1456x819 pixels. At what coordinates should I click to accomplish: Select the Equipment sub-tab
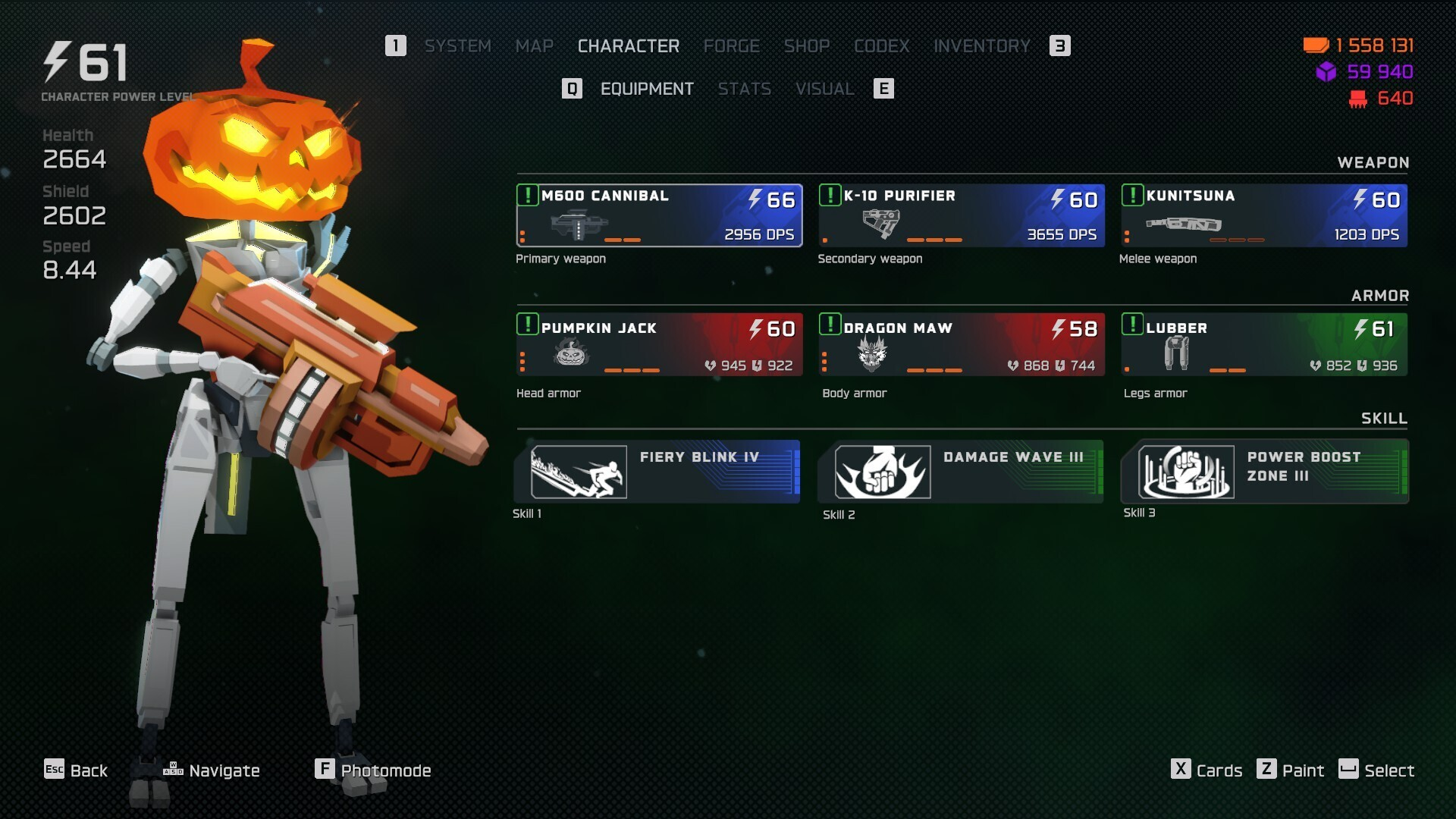coord(646,89)
